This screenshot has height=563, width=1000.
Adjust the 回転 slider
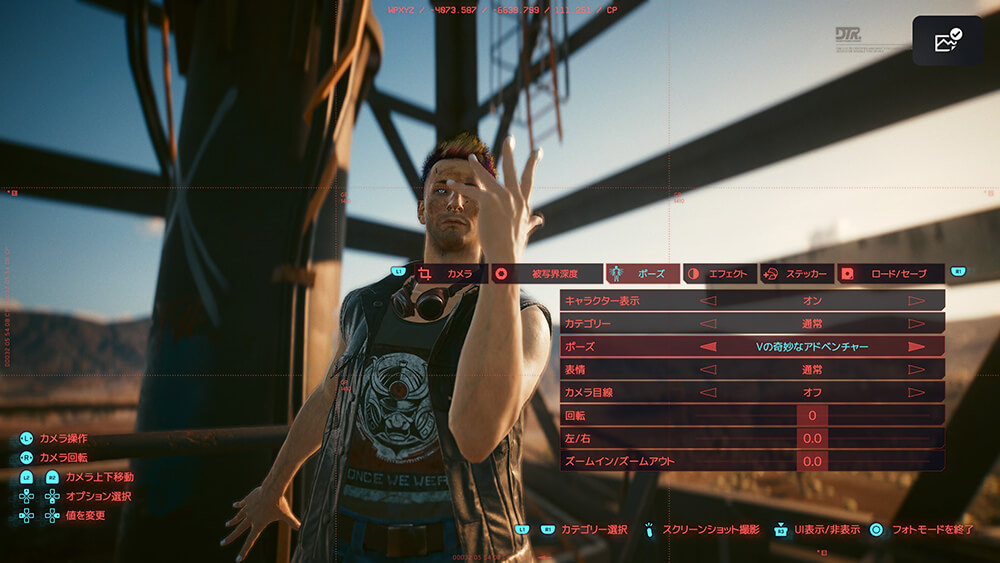(812, 415)
